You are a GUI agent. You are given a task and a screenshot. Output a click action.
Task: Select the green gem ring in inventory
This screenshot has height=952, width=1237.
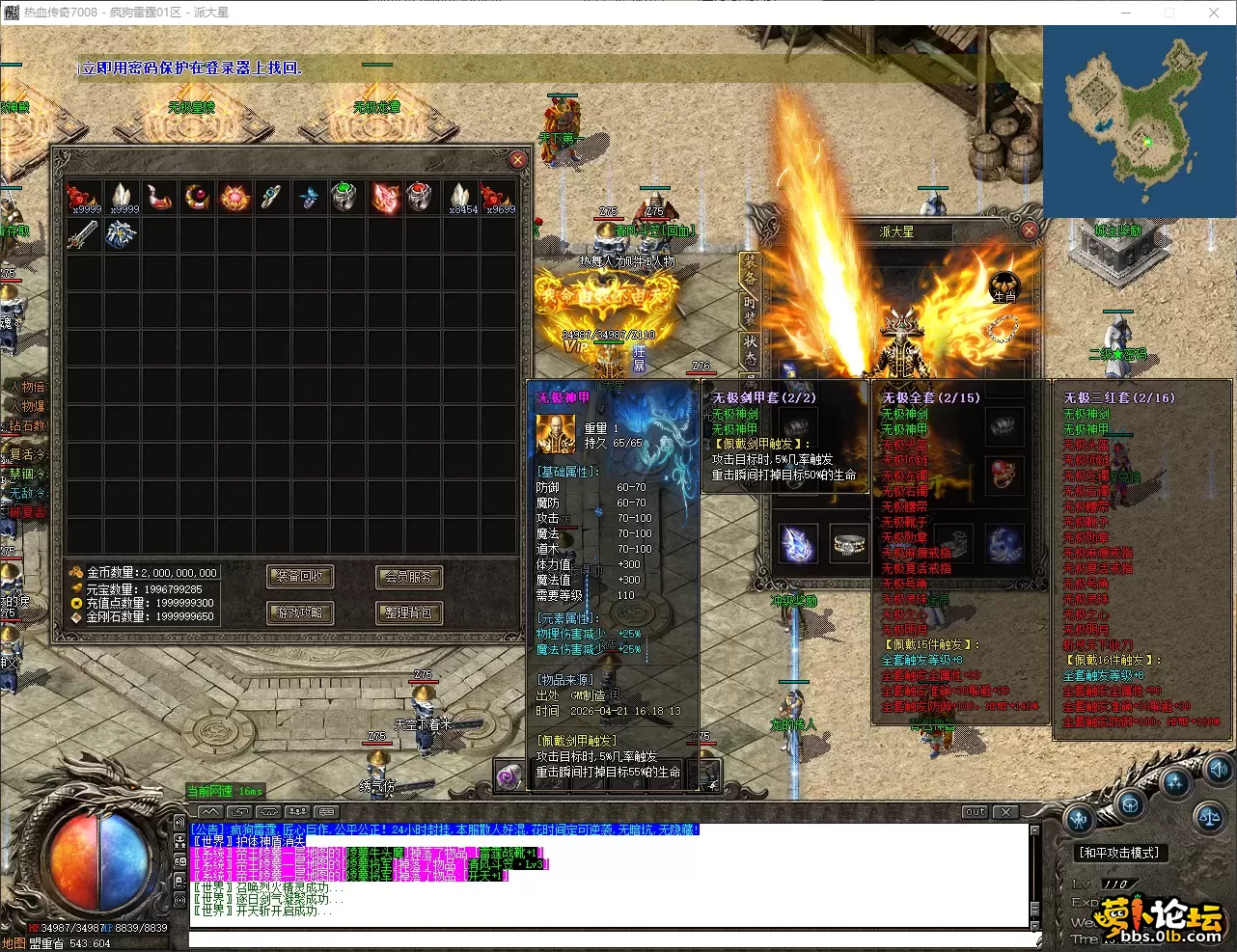(x=344, y=196)
